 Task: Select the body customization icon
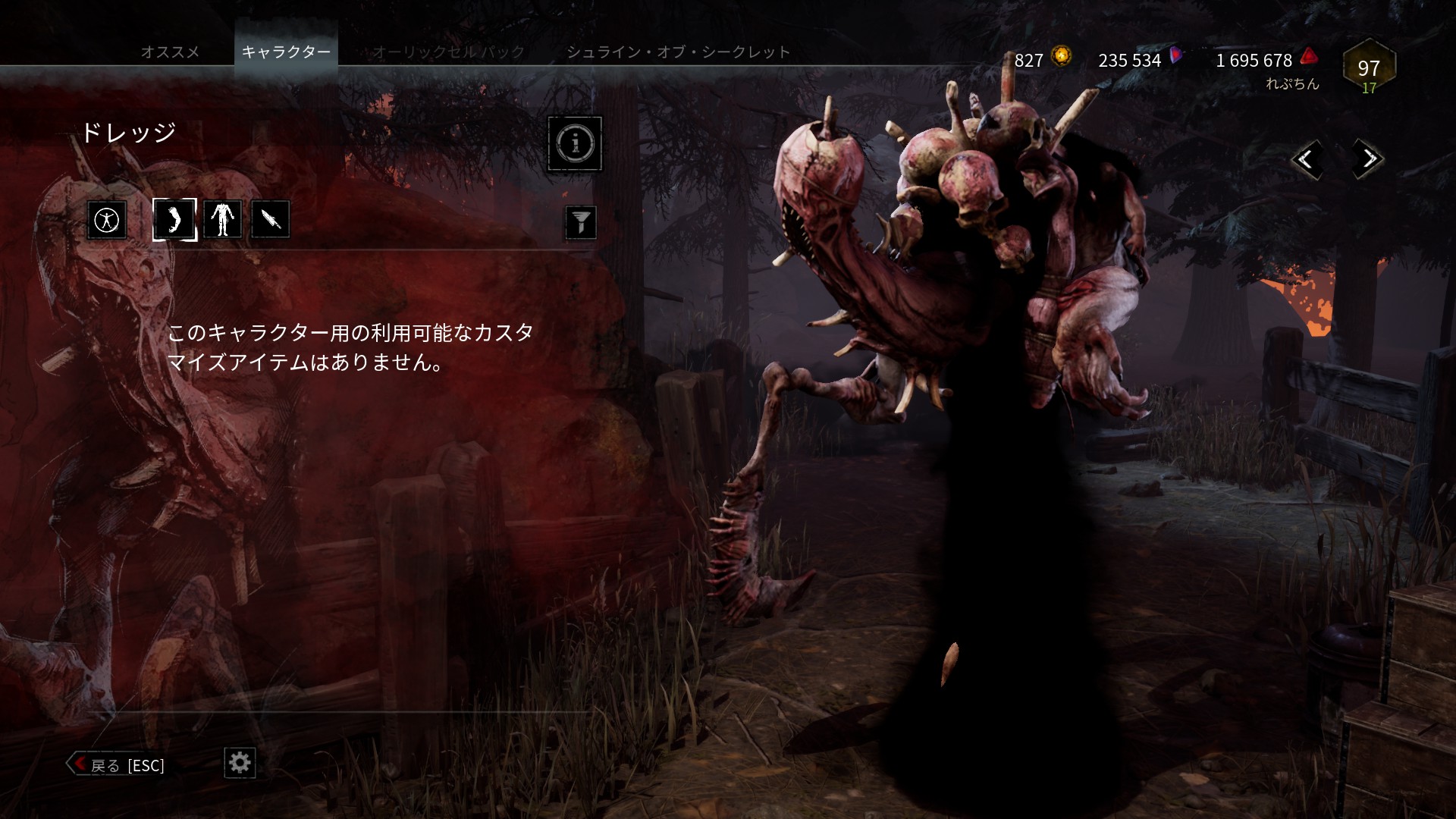point(222,219)
